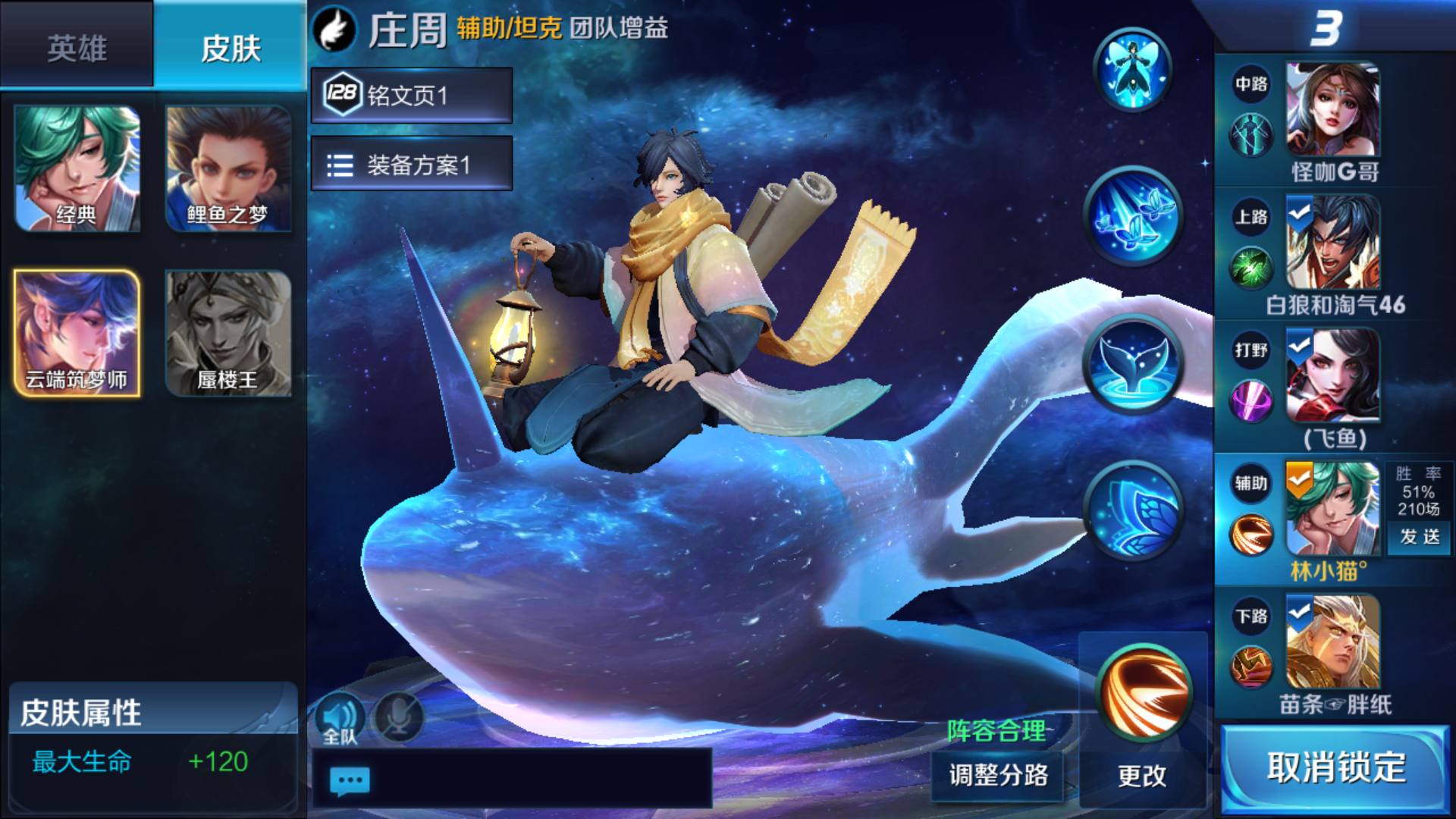Screen dimensions: 1456x819
Task: Open the 铭文页1 rune page selector
Action: pyautogui.click(x=413, y=96)
